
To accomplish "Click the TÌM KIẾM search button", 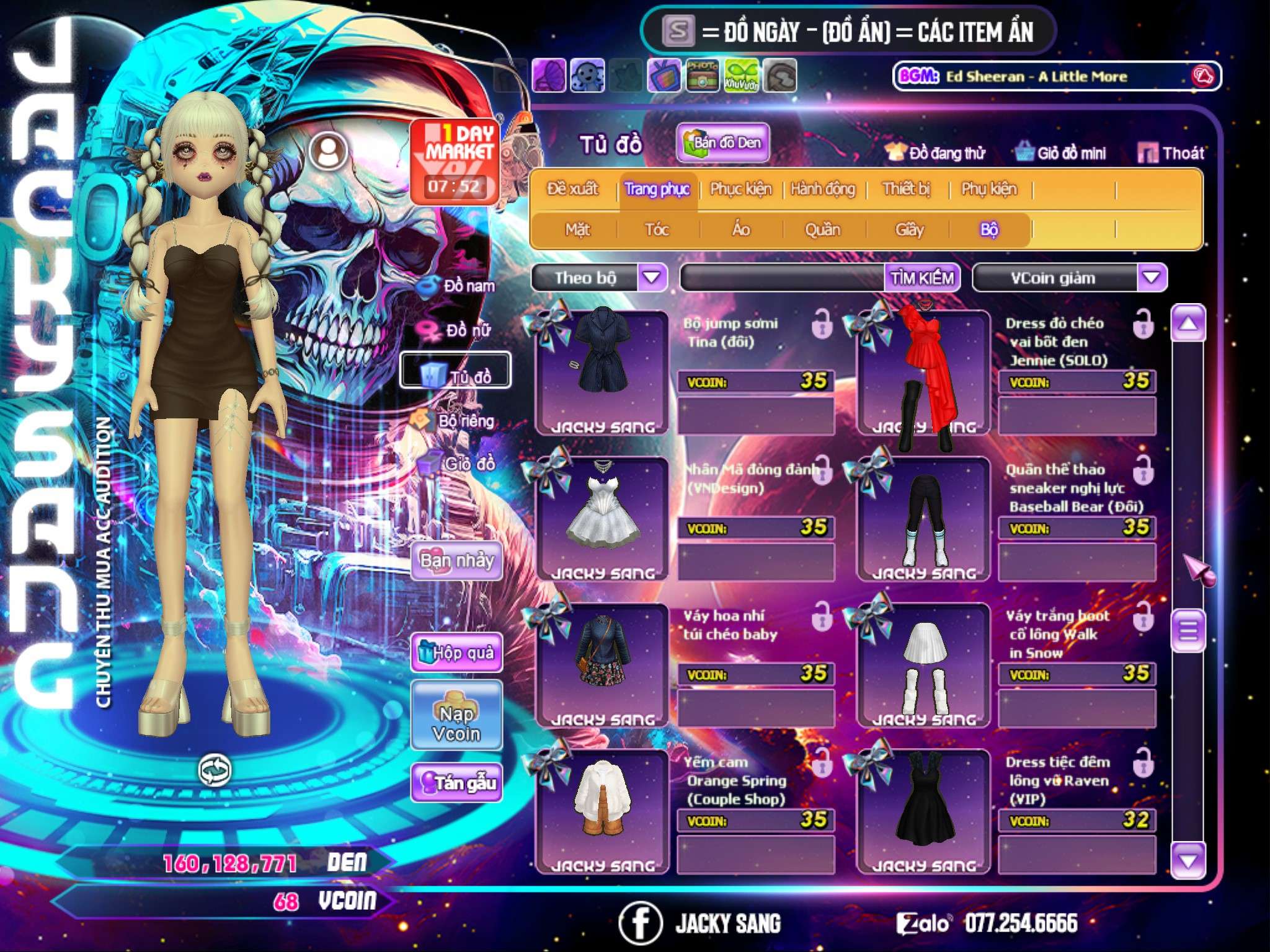I will click(921, 278).
